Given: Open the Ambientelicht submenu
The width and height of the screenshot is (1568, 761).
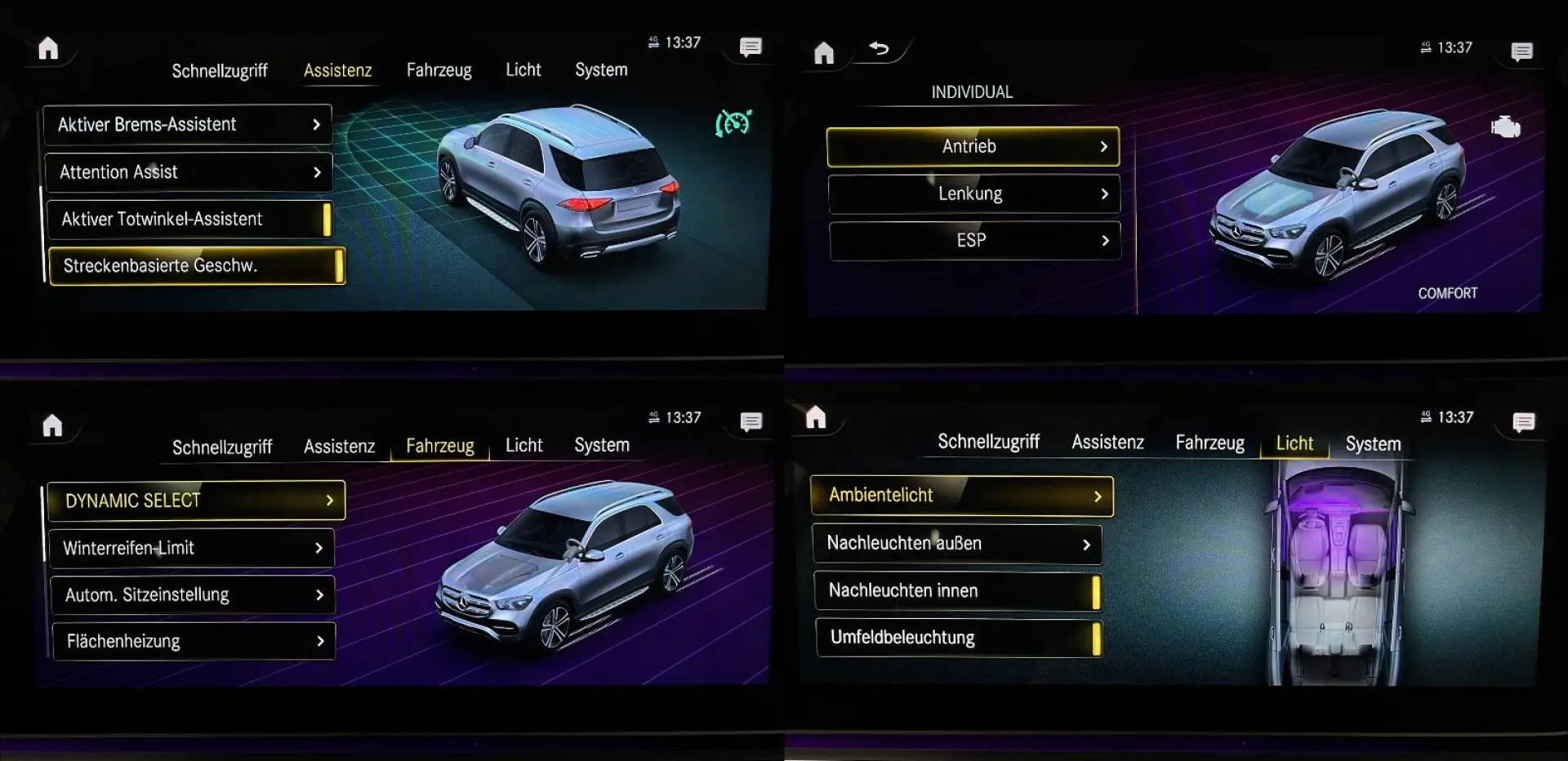Looking at the screenshot, I should pos(961,495).
